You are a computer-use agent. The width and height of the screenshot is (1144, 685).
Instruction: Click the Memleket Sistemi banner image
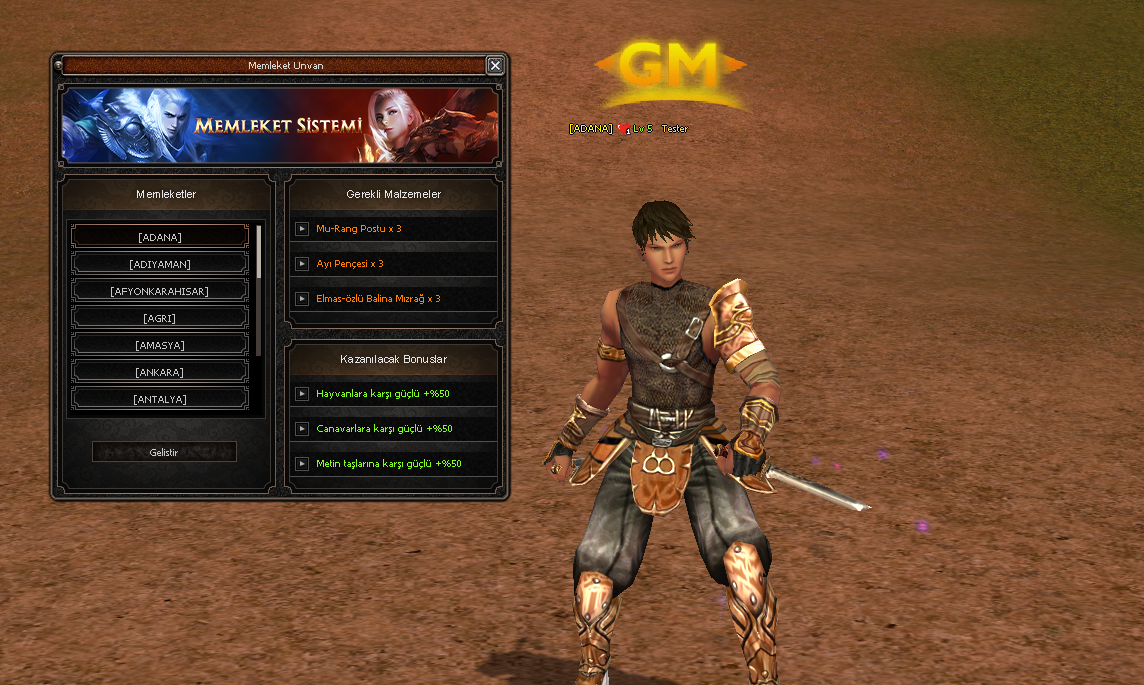[280, 126]
